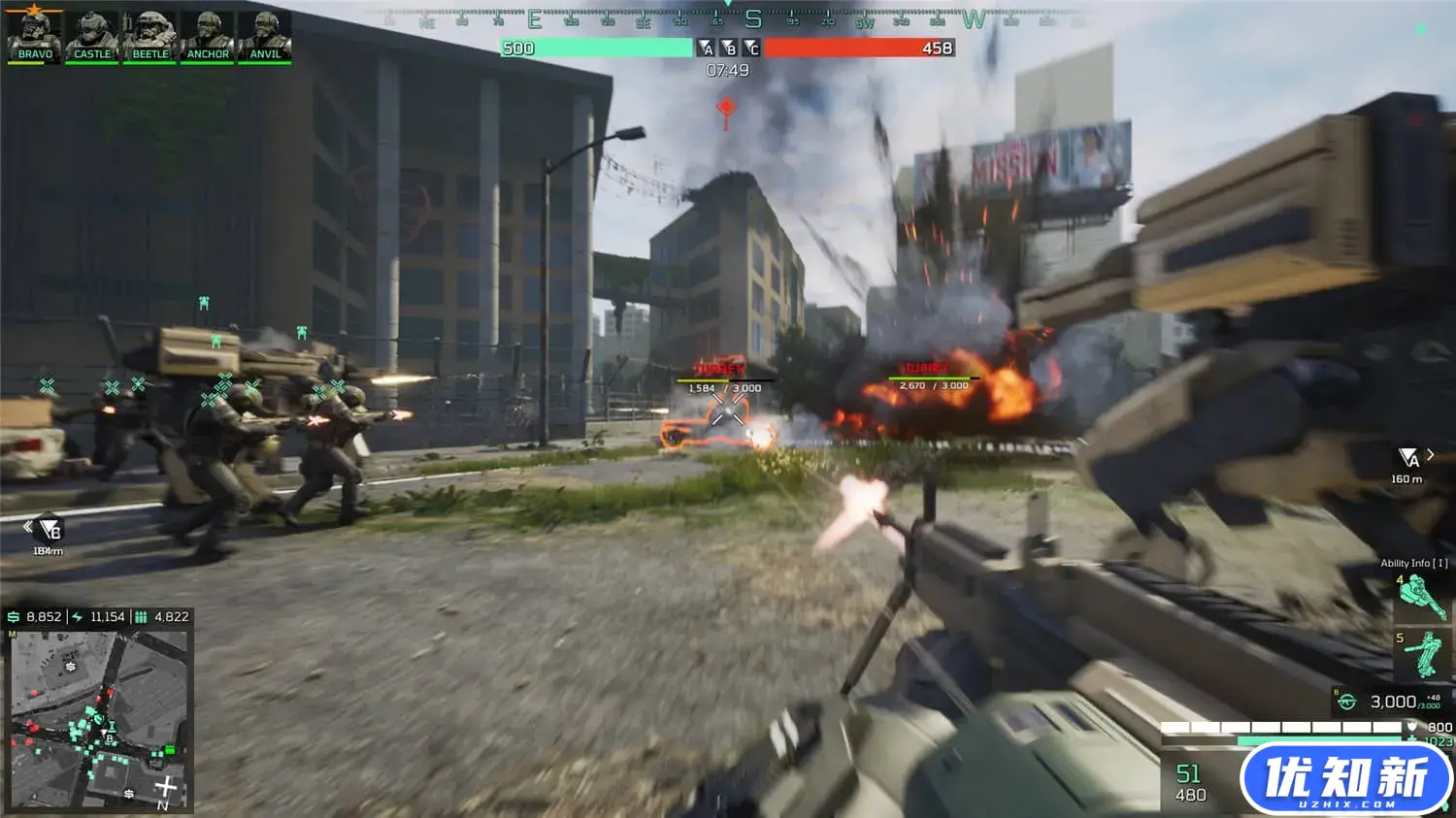Expand the minimap using the M corner control

click(13, 634)
